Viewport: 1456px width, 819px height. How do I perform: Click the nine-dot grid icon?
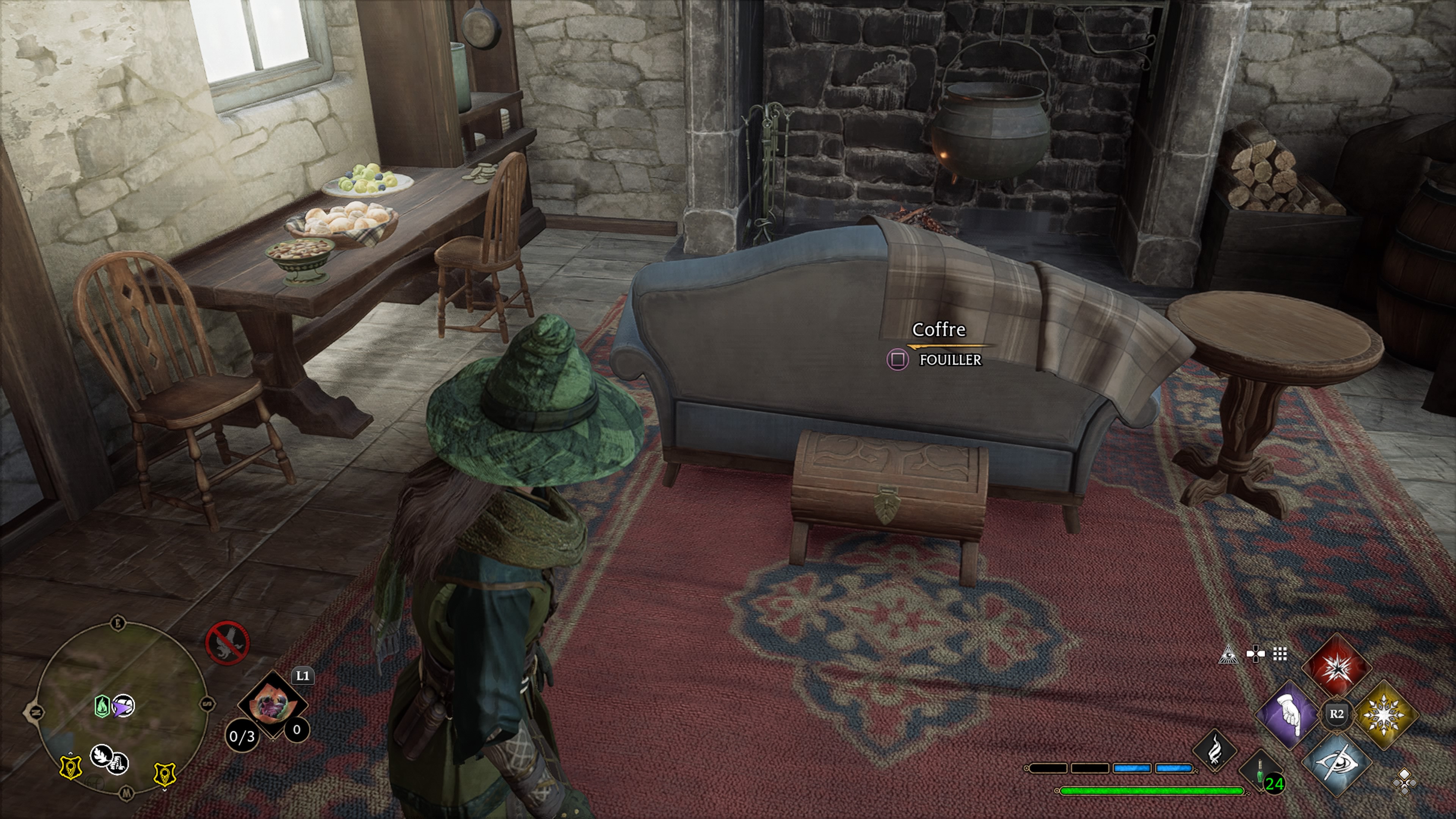tap(1280, 654)
